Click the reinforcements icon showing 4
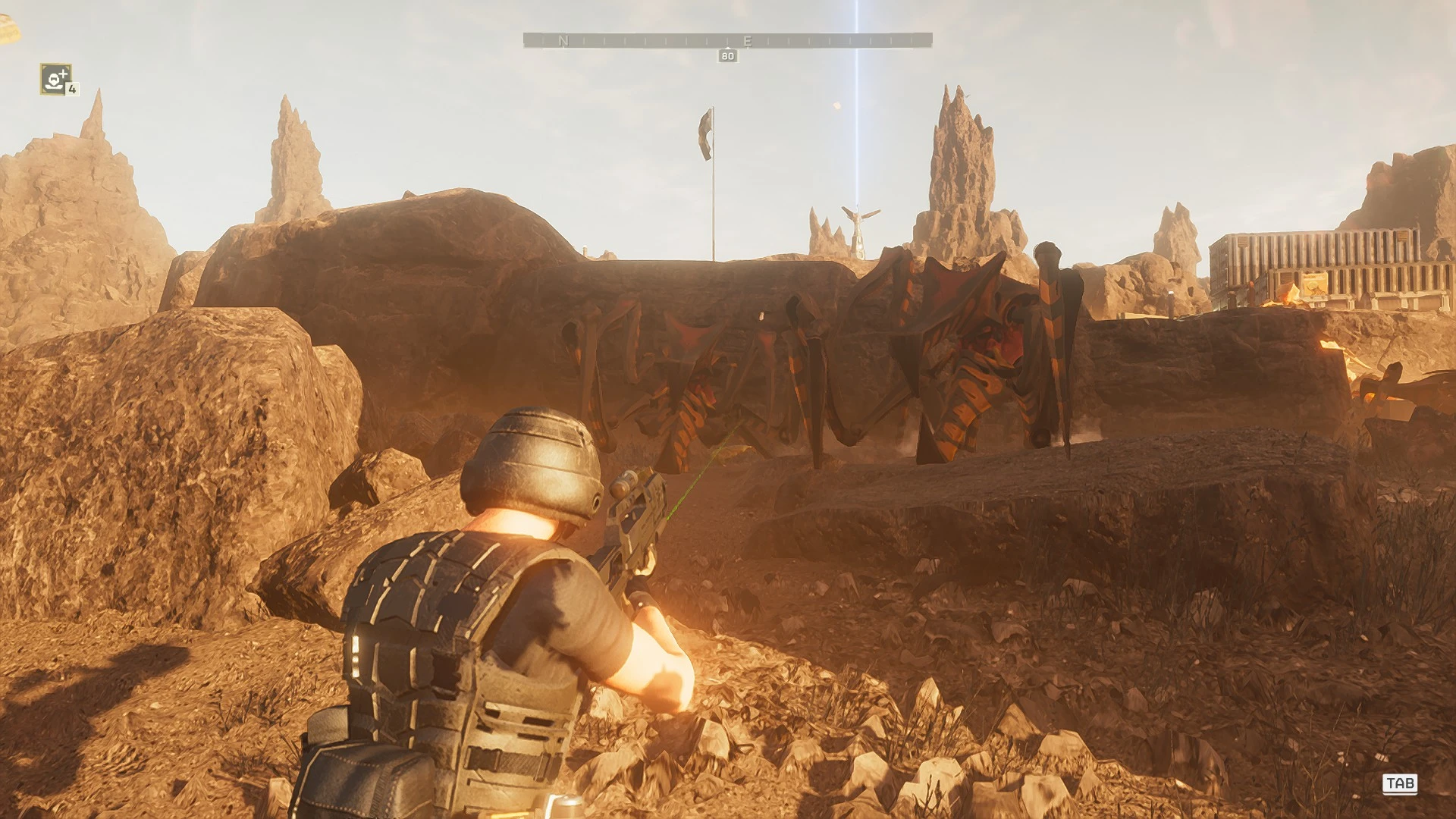Image resolution: width=1456 pixels, height=819 pixels. [56, 79]
